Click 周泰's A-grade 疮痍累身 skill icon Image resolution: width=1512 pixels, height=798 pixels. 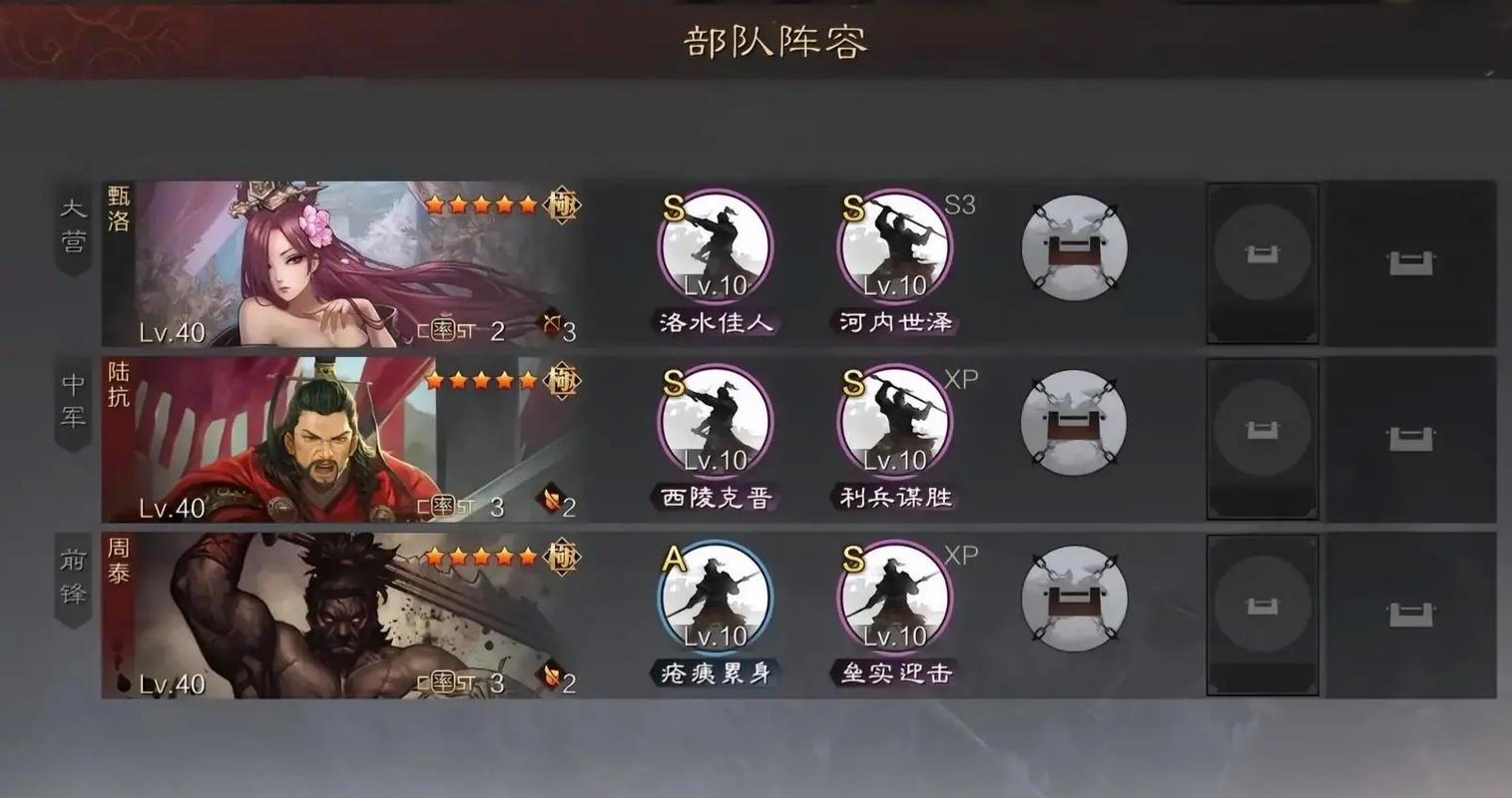[715, 598]
